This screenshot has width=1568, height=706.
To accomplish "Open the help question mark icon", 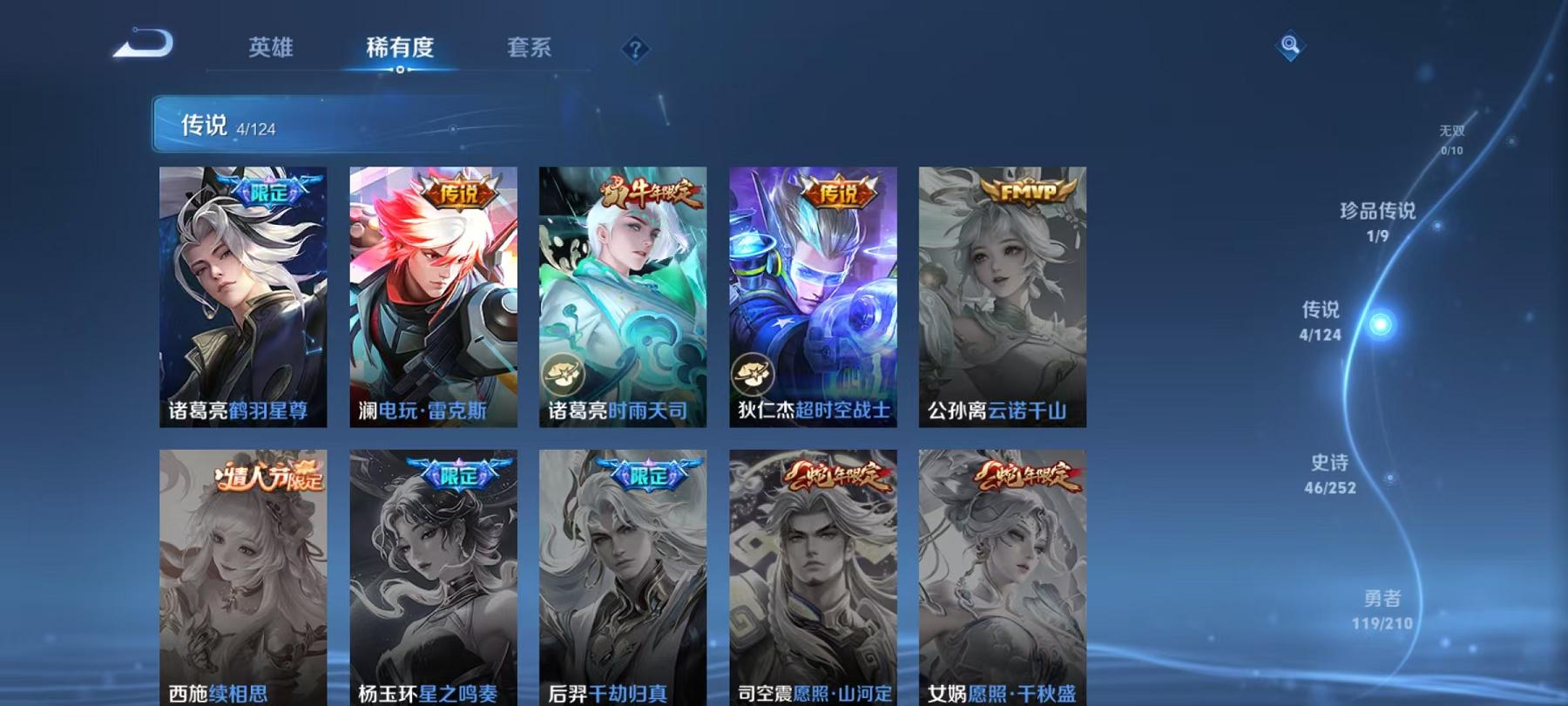I will pos(636,49).
